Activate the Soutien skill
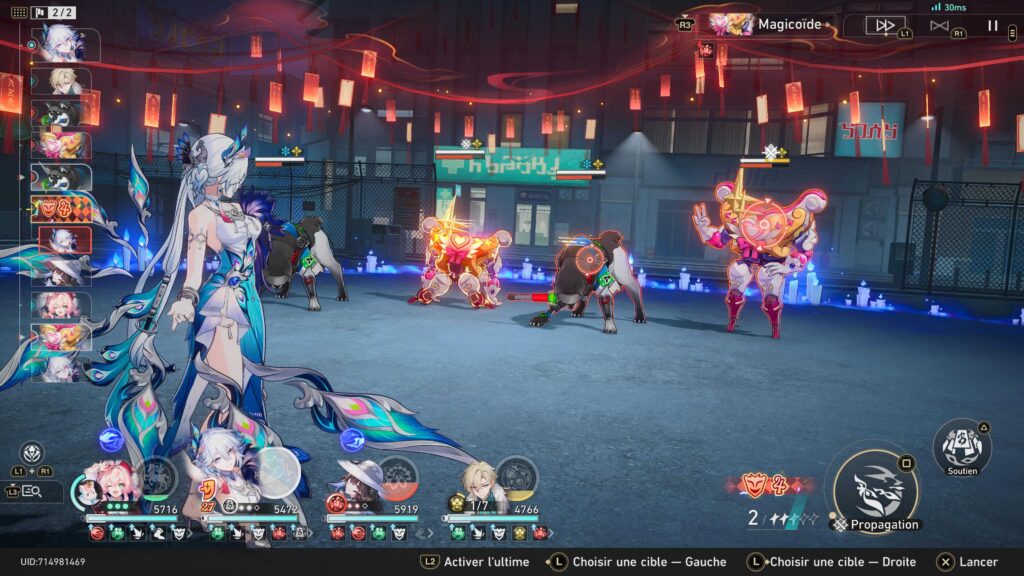The height and width of the screenshot is (576, 1024). coord(962,447)
